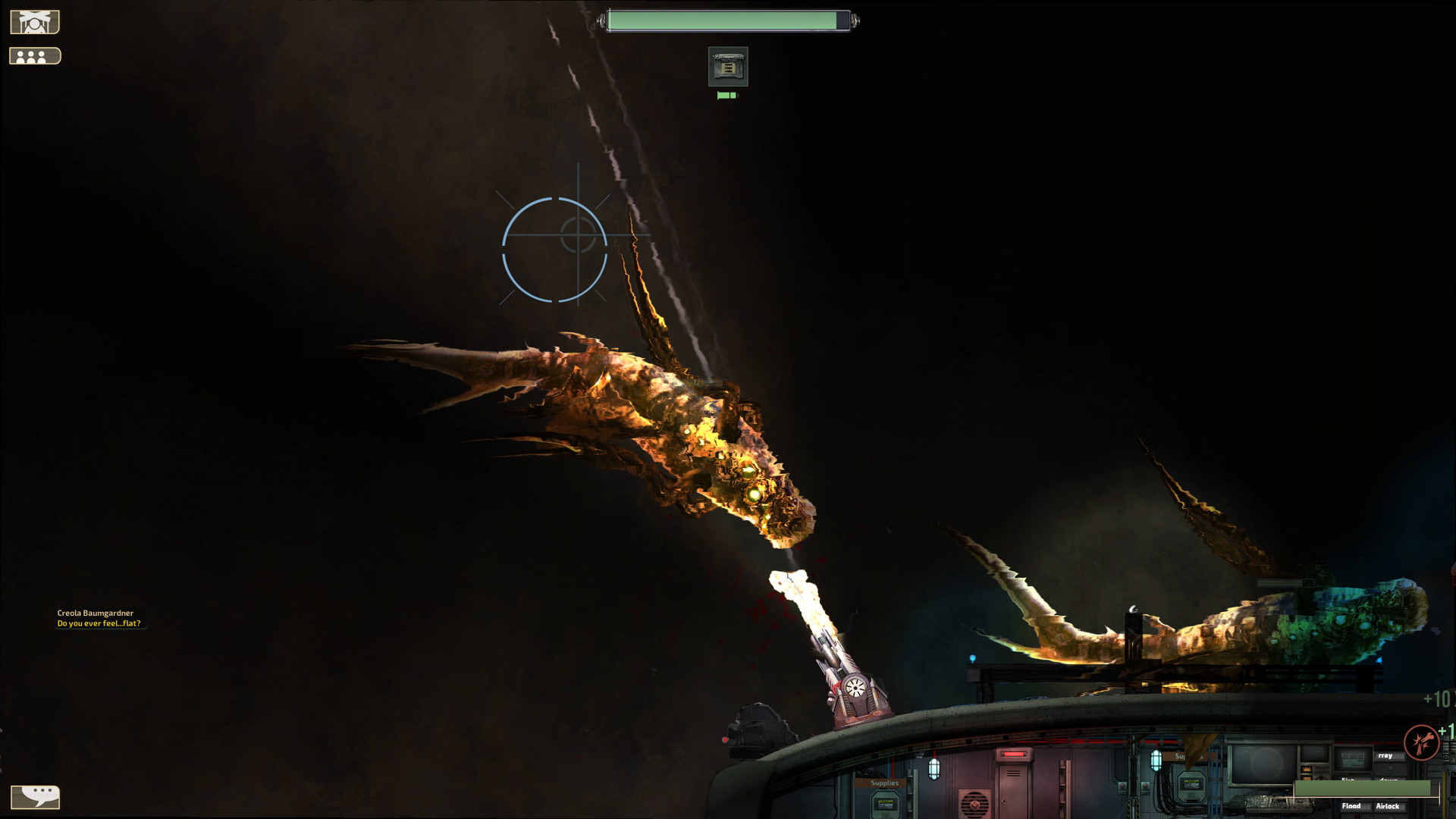This screenshot has height=819, width=1456.
Task: Toggle the Flood control on the airlock panel
Action: coord(1352,806)
